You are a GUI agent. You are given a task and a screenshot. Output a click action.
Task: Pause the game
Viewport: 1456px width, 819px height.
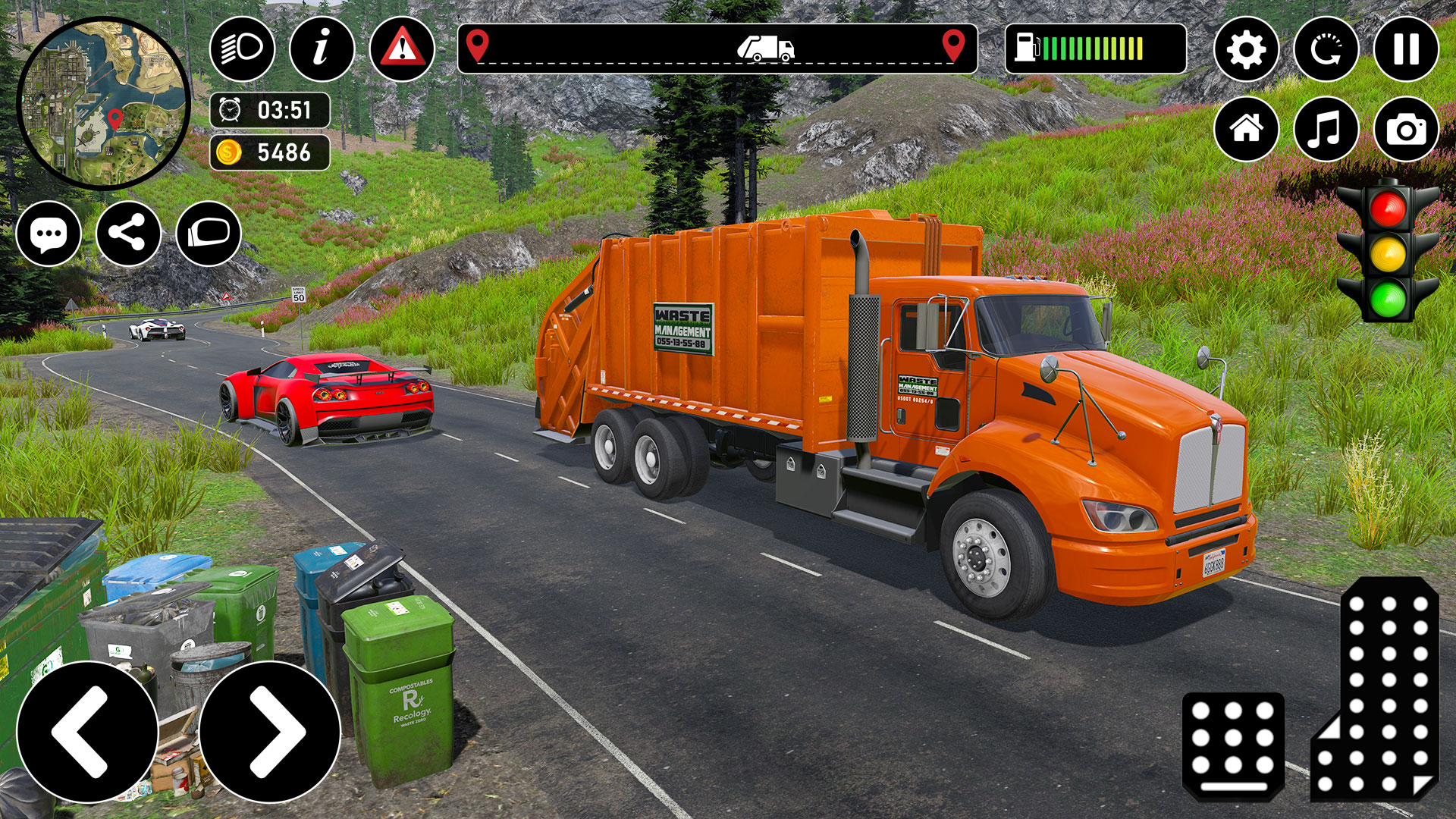[1407, 49]
